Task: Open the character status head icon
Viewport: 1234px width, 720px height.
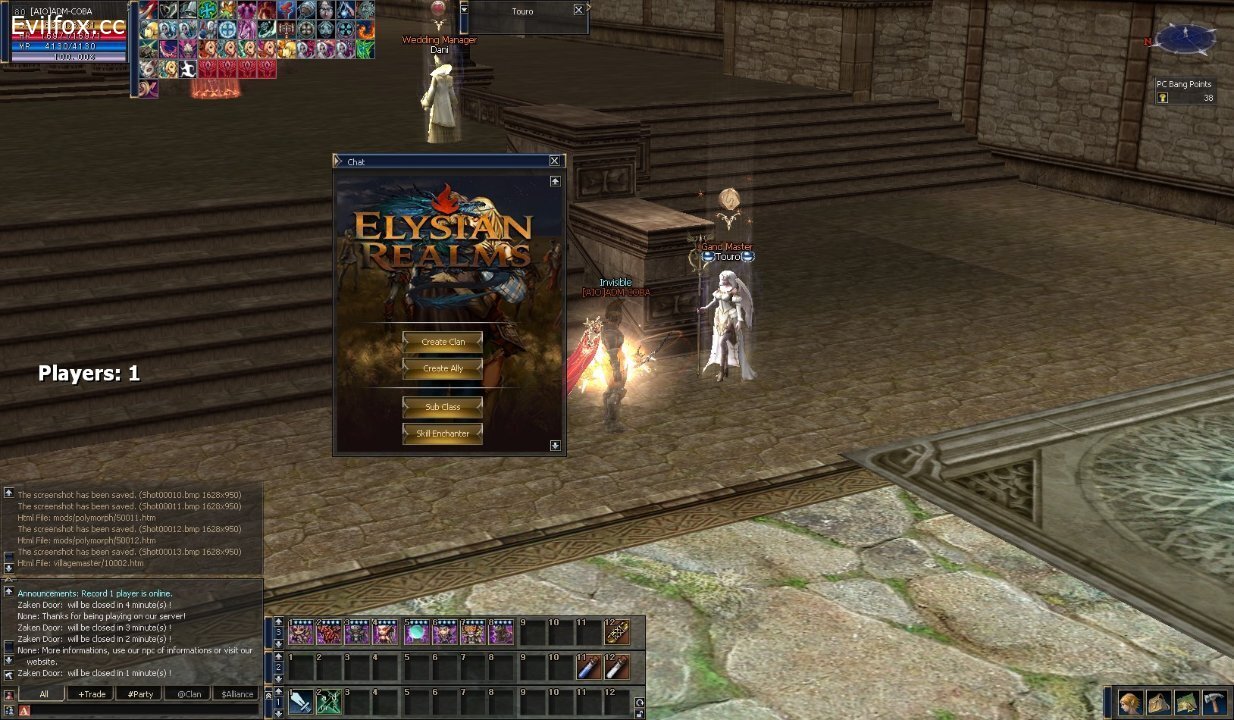Action: click(1130, 702)
